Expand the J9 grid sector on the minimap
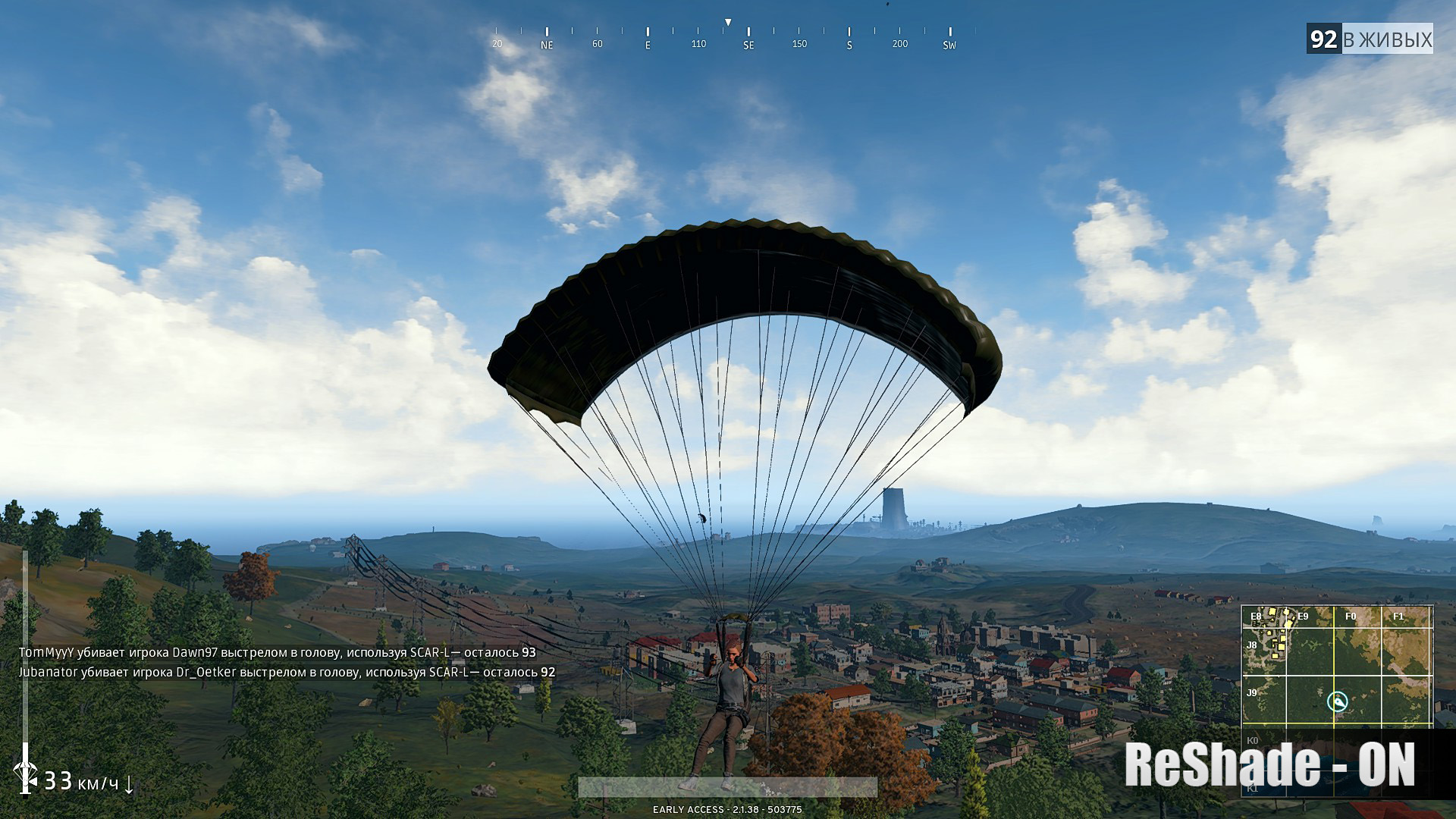This screenshot has height=819, width=1456. click(x=1251, y=693)
